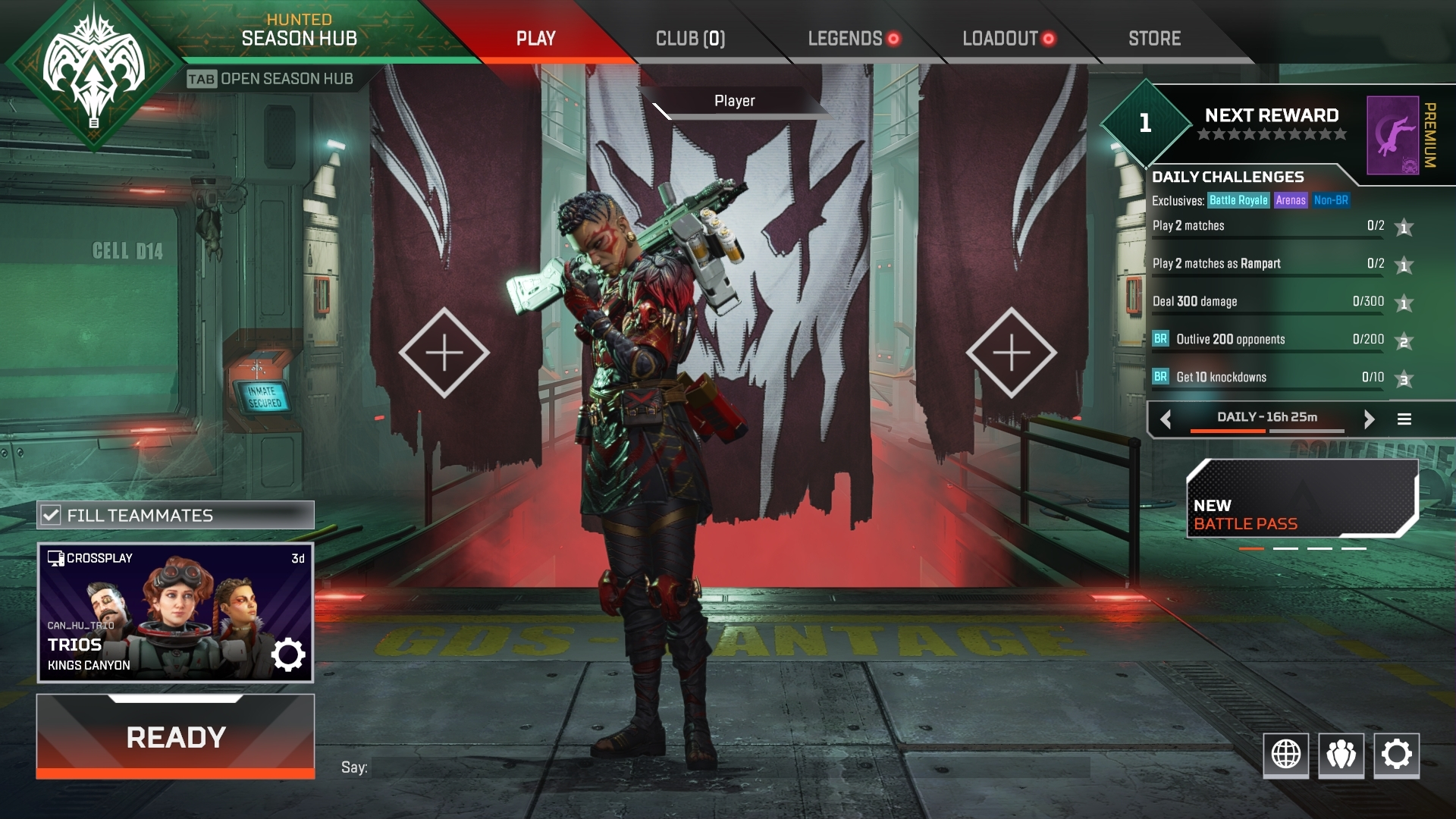Click the globe server selection icon
Viewport: 1456px width, 819px height.
(x=1285, y=755)
